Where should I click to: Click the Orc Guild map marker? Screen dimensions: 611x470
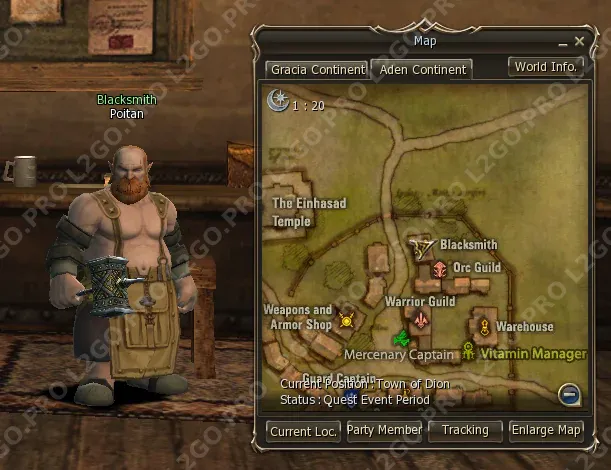tap(440, 268)
